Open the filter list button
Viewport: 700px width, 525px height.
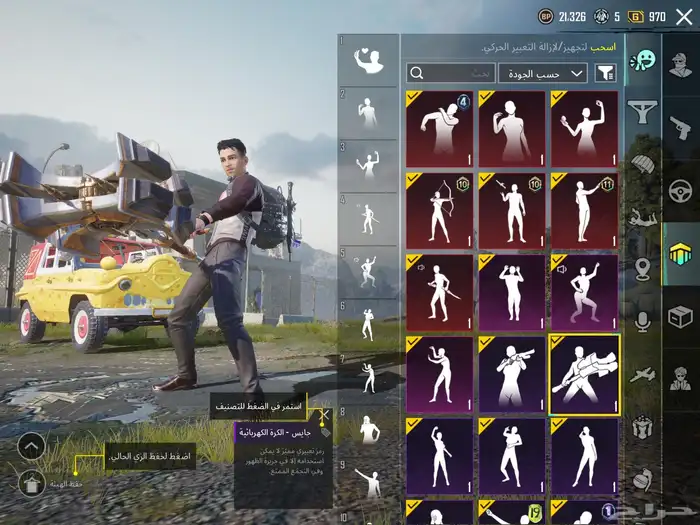coord(605,73)
